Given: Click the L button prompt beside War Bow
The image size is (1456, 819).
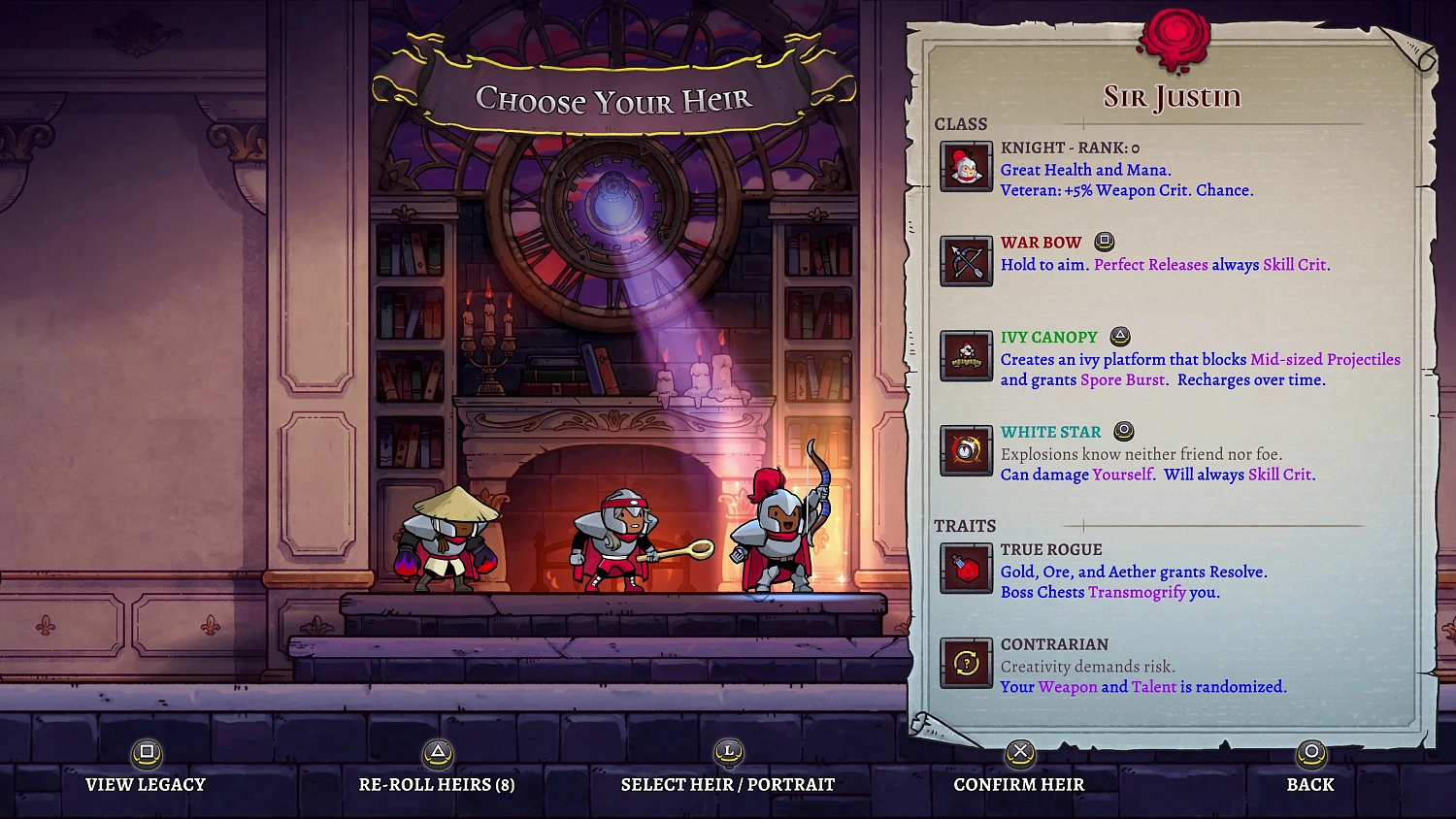Looking at the screenshot, I should pos(1105,242).
